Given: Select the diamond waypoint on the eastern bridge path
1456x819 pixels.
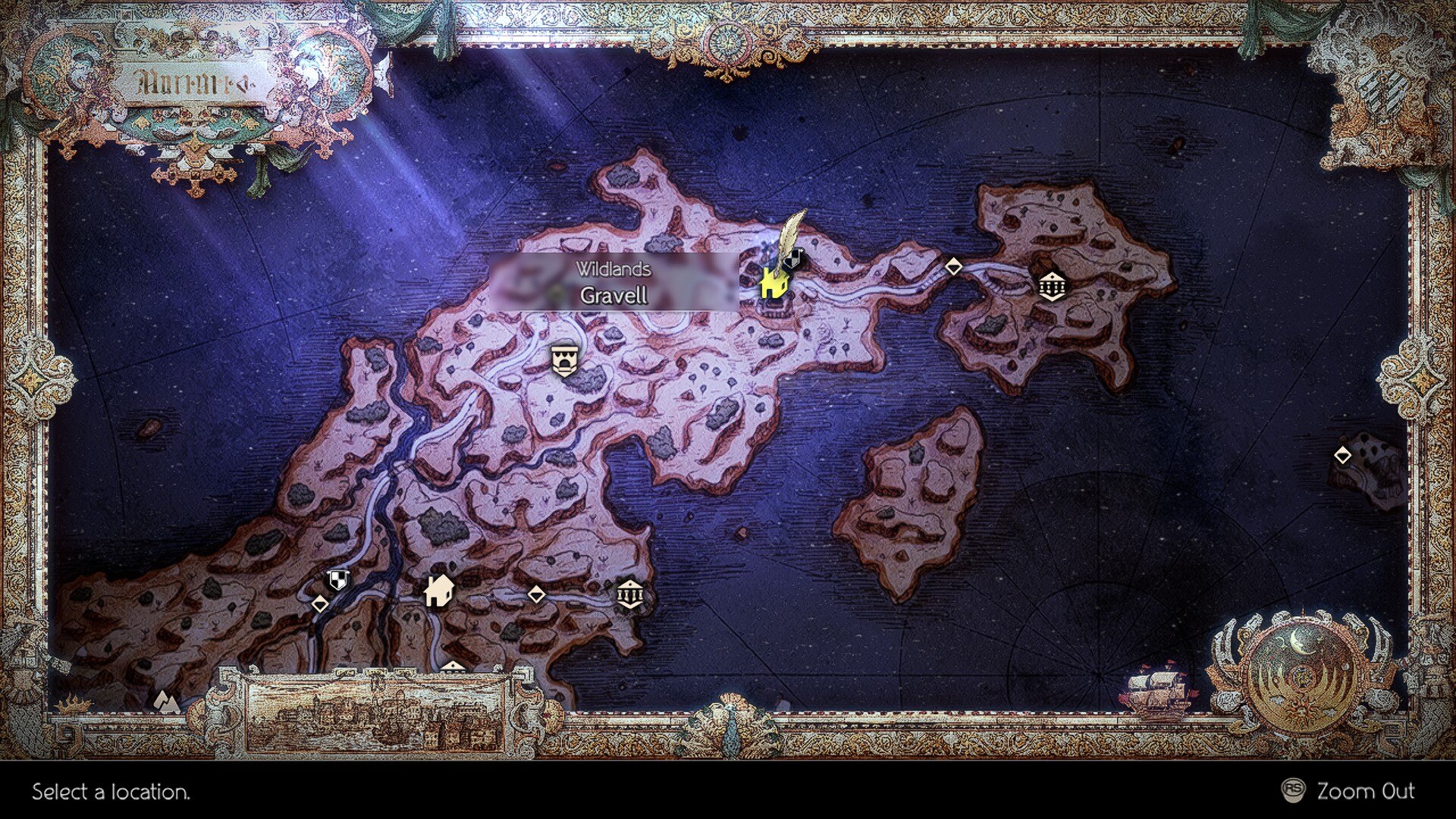Looking at the screenshot, I should (x=954, y=267).
